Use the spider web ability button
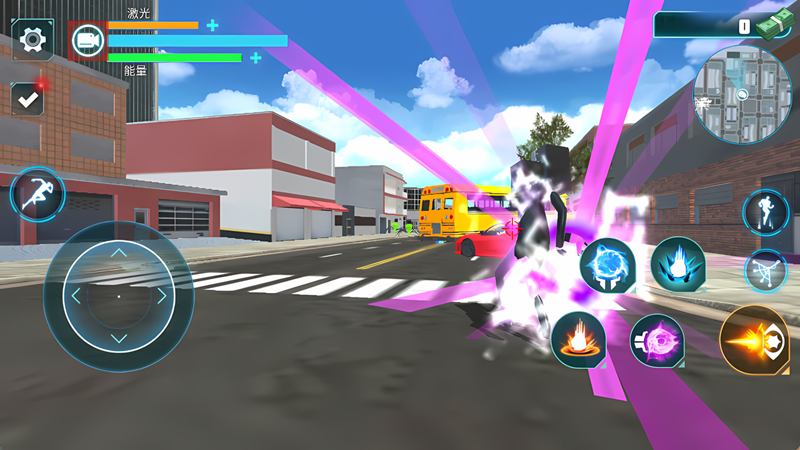This screenshot has width=800, height=450. pos(766,271)
